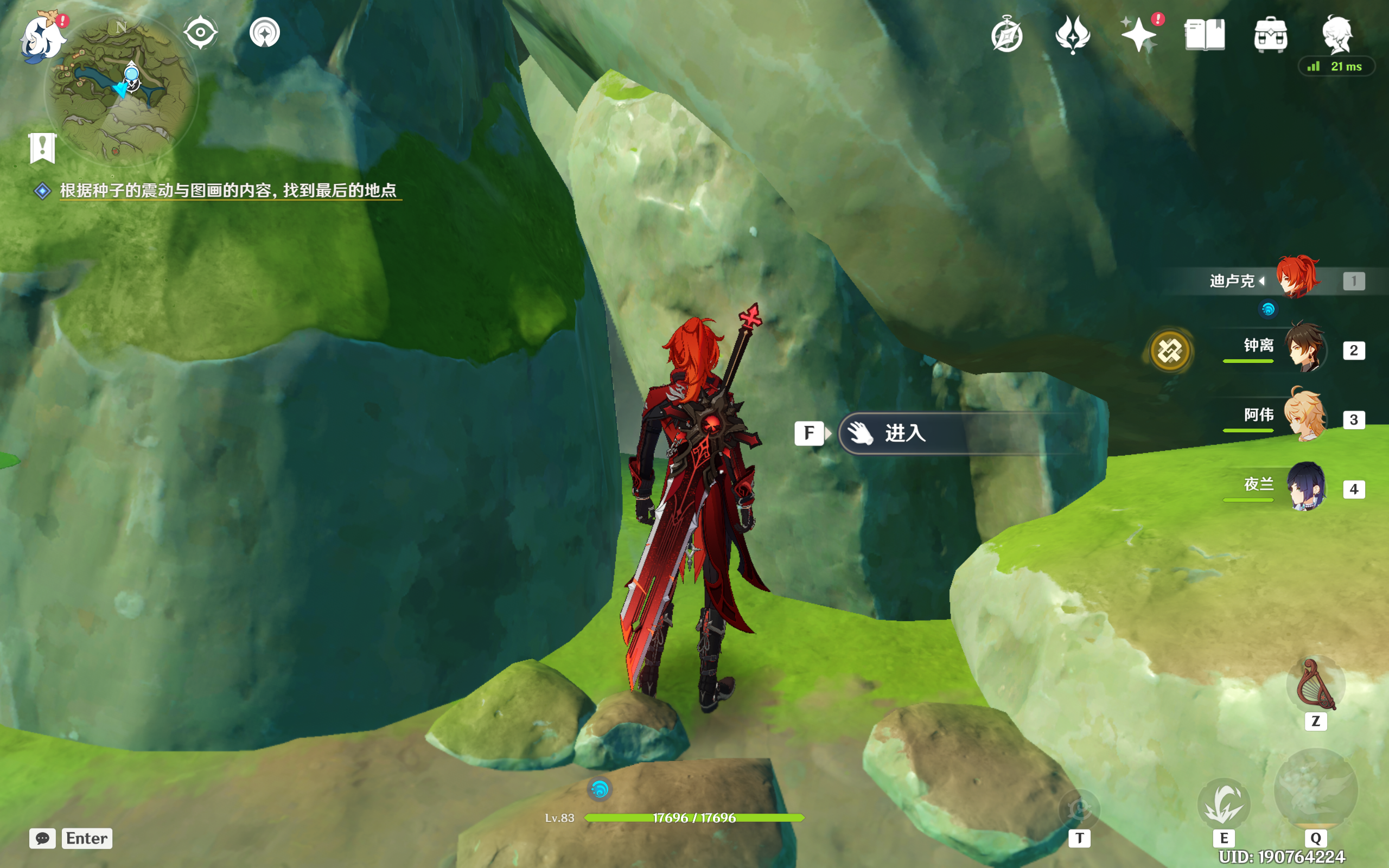Click the elemental sight eye icon

[x=200, y=33]
